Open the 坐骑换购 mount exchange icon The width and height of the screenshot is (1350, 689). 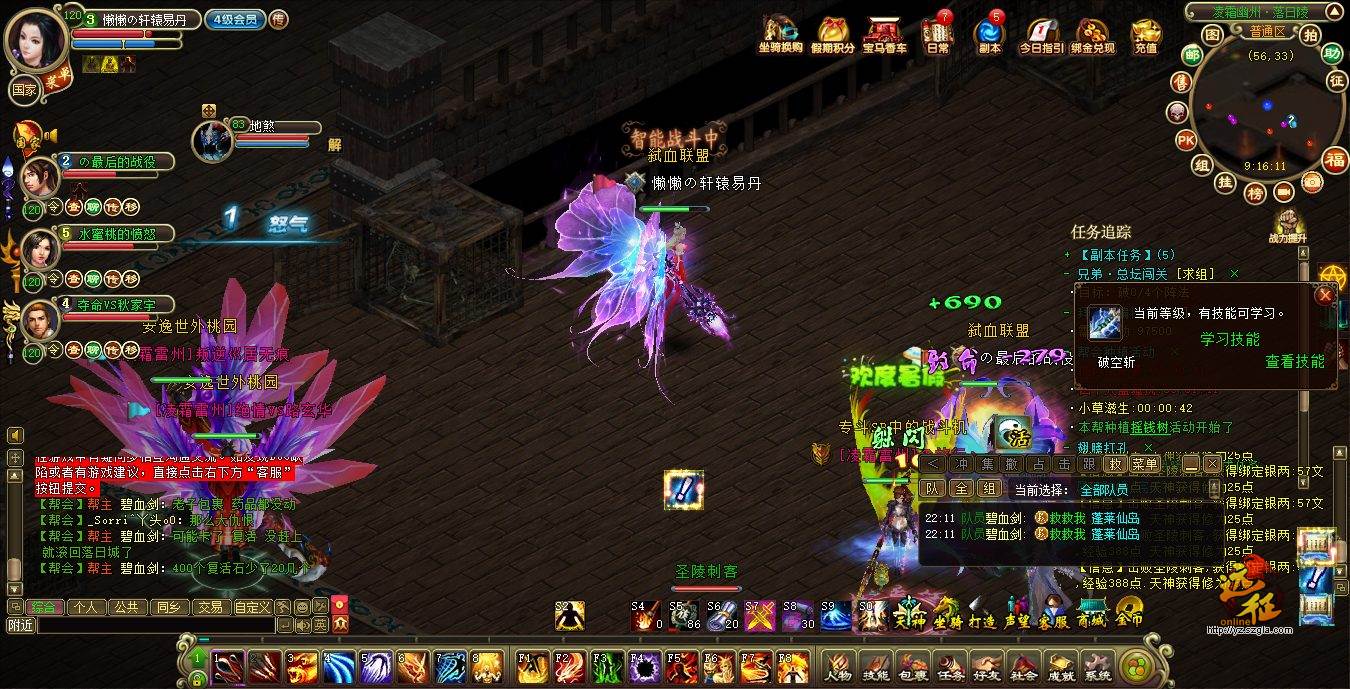click(780, 34)
